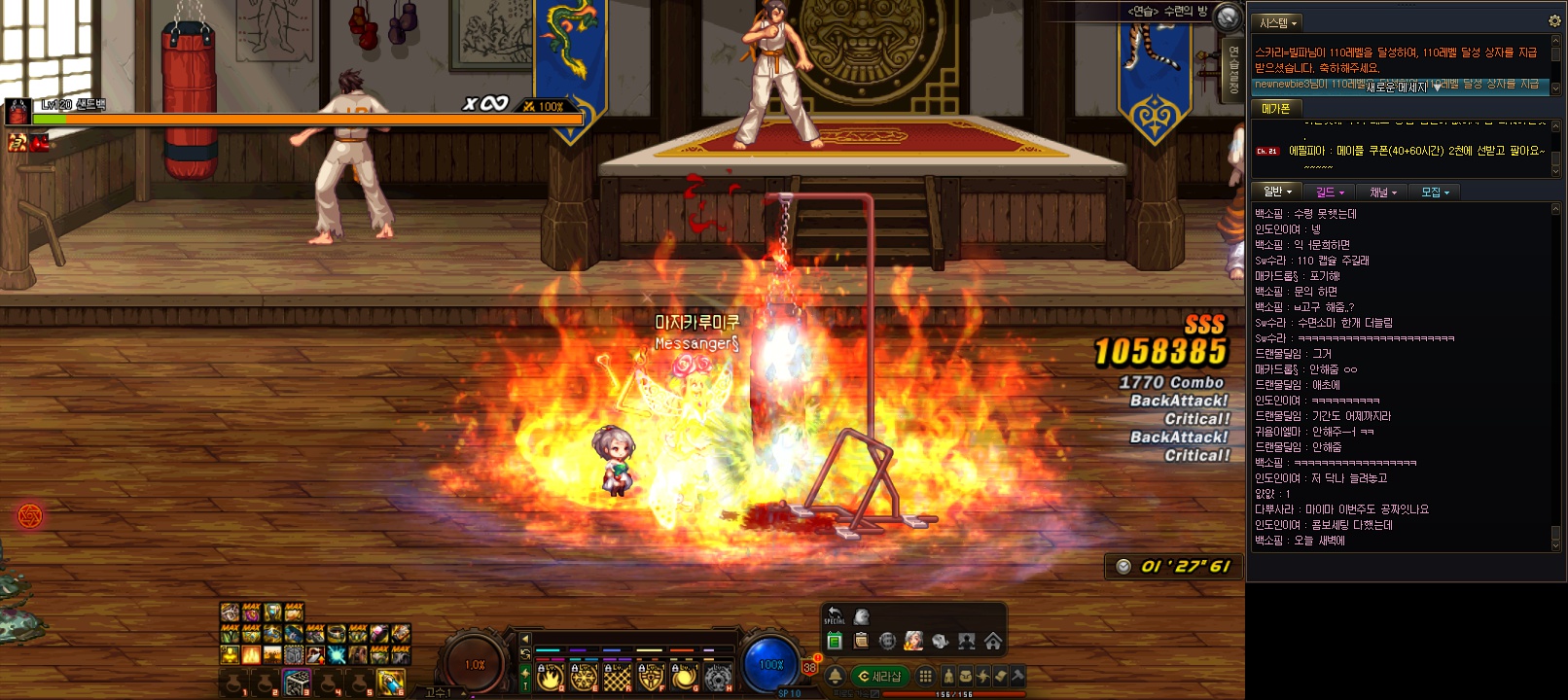Use the cube item in quick slot 3

(x=297, y=682)
